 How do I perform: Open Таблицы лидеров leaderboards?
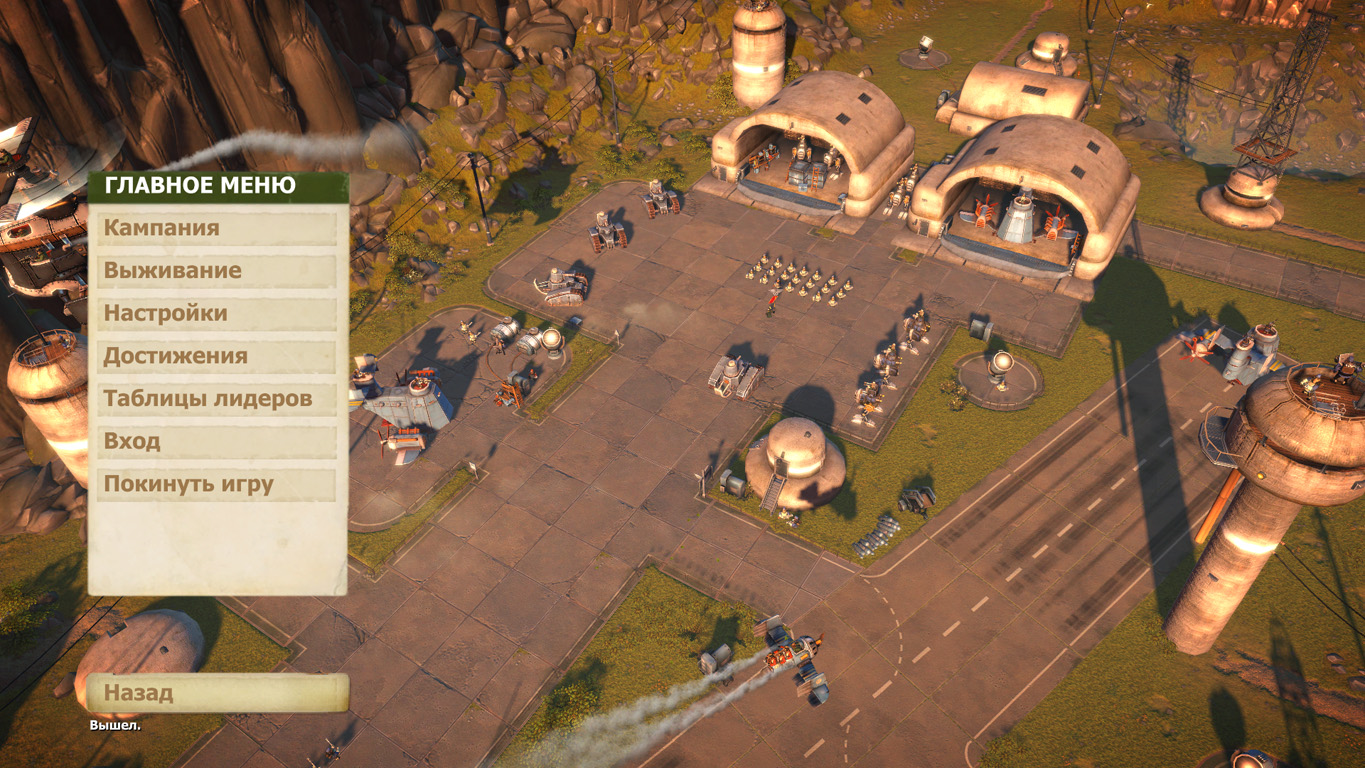217,399
